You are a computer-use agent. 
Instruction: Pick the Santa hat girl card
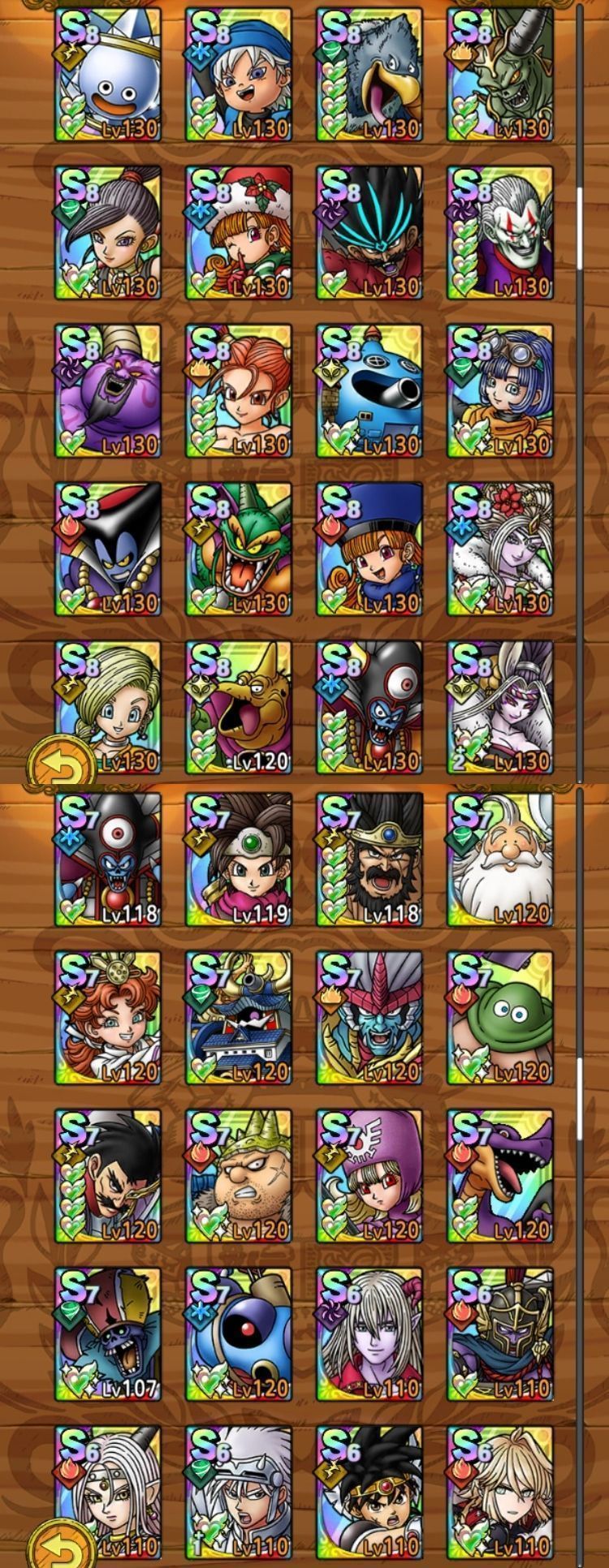tap(239, 233)
